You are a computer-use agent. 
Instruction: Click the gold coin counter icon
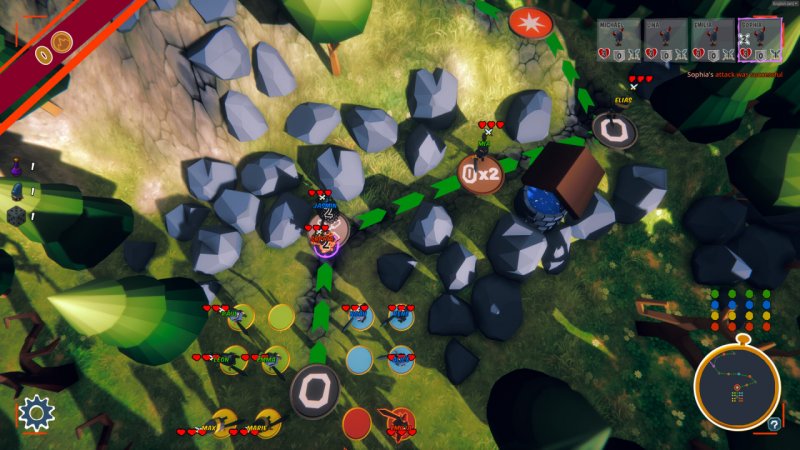pos(61,42)
